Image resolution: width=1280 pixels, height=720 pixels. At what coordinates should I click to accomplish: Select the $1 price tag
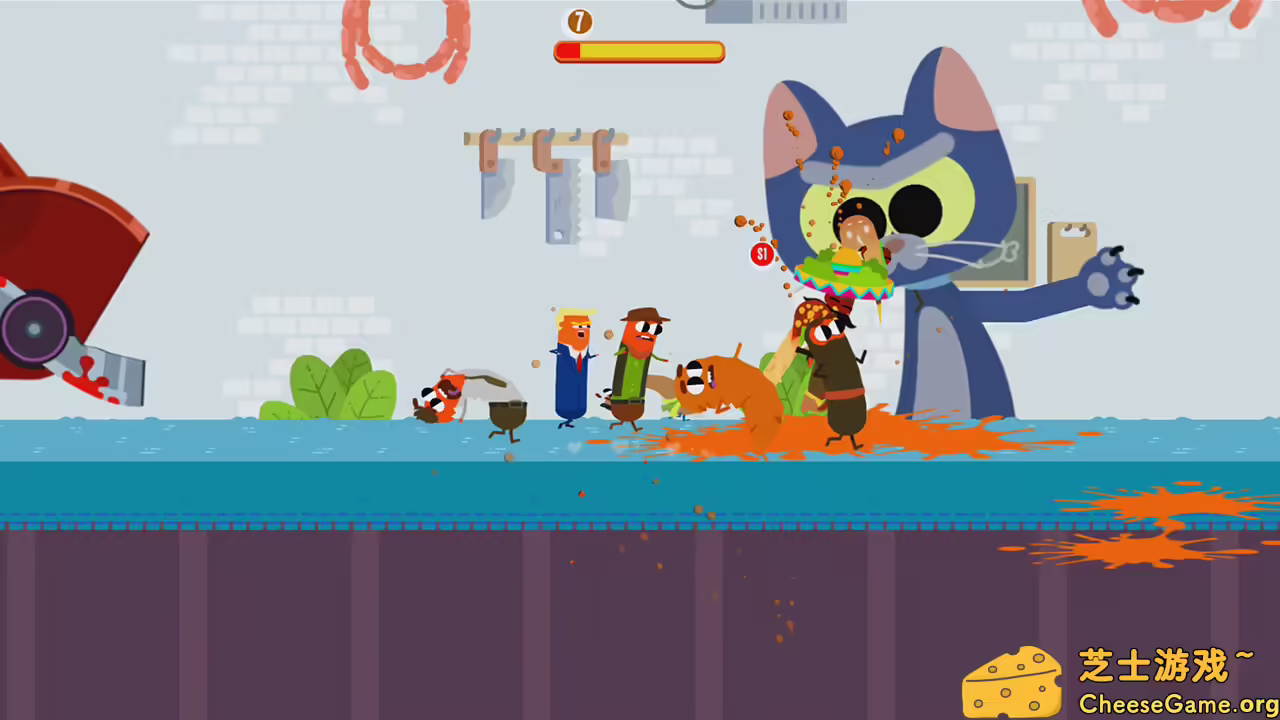click(762, 255)
